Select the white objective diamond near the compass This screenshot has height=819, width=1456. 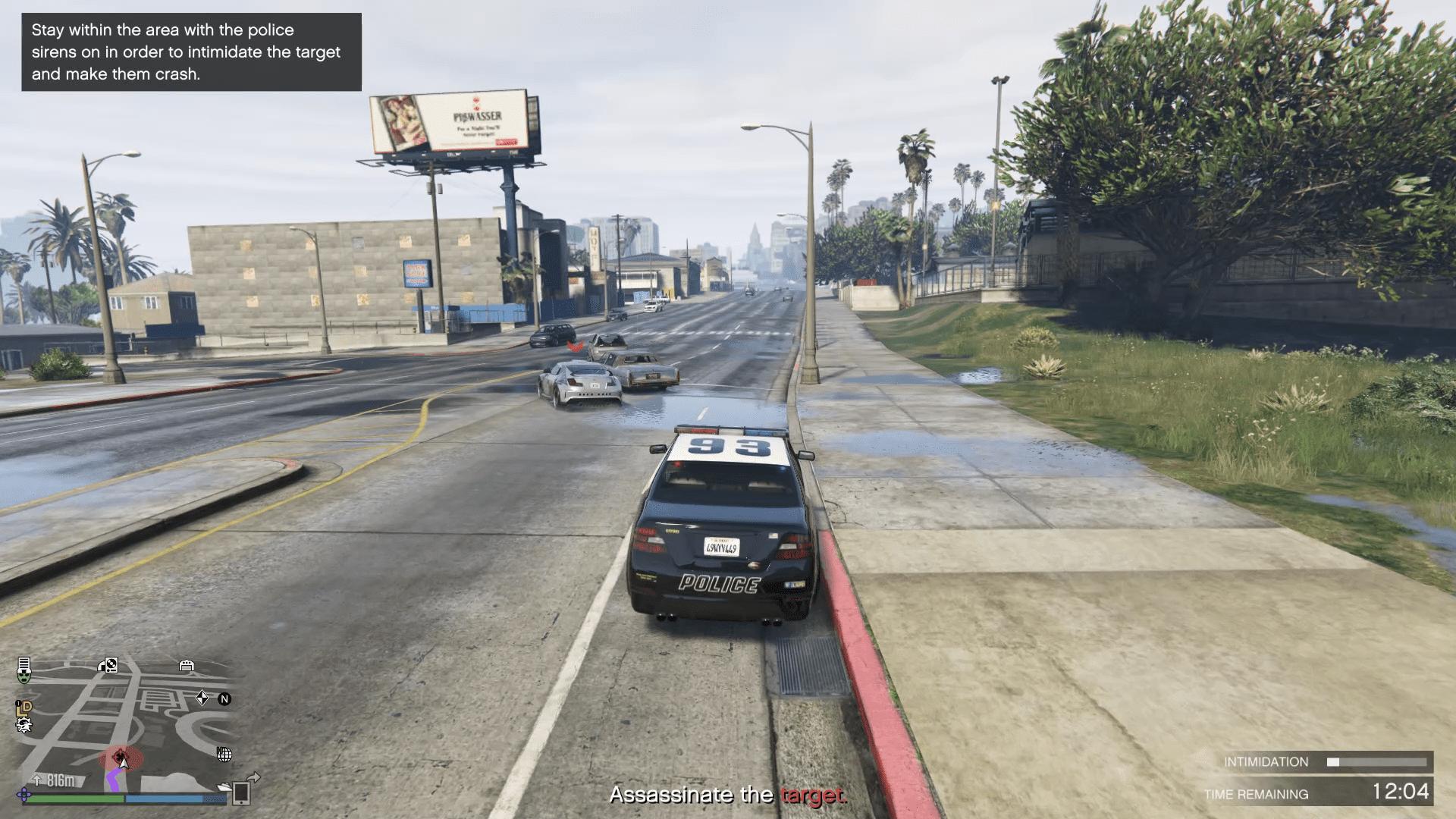pos(202,698)
